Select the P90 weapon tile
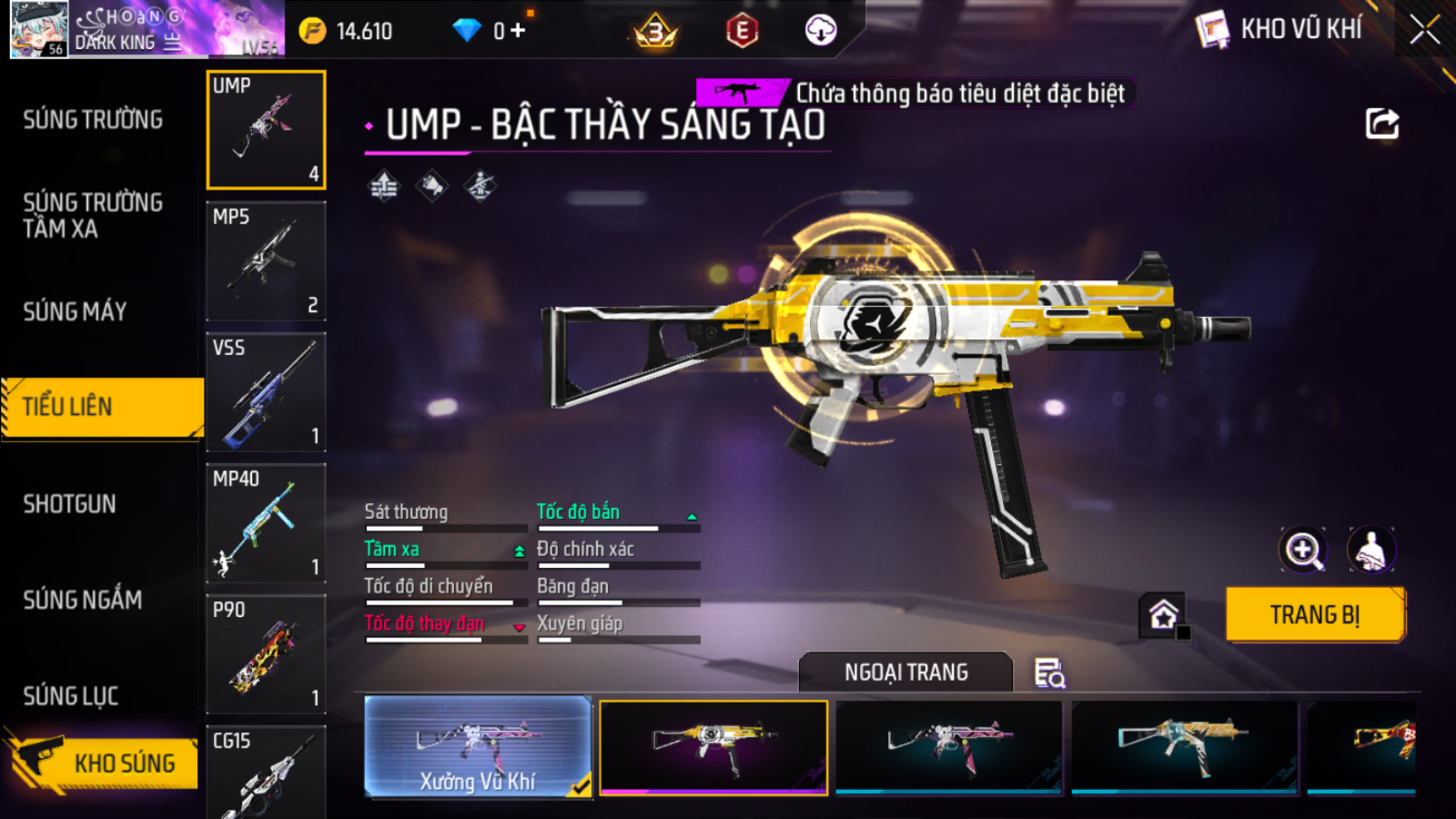The image size is (1456, 819). [x=266, y=654]
